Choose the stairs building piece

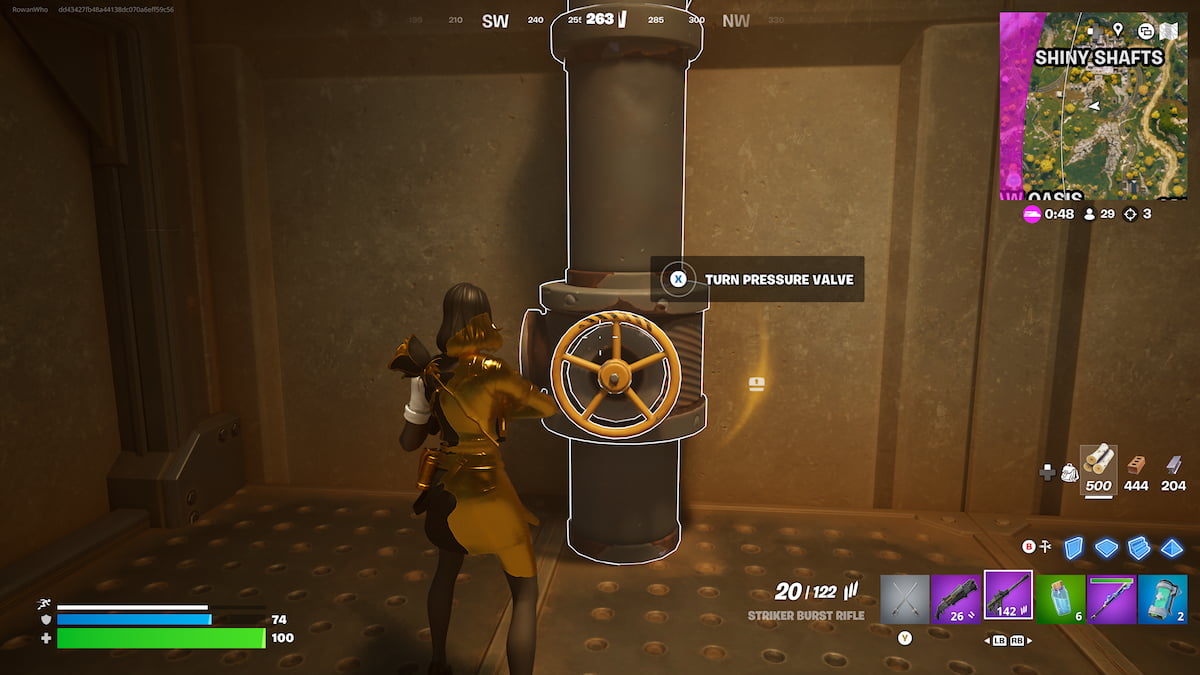(x=1139, y=548)
